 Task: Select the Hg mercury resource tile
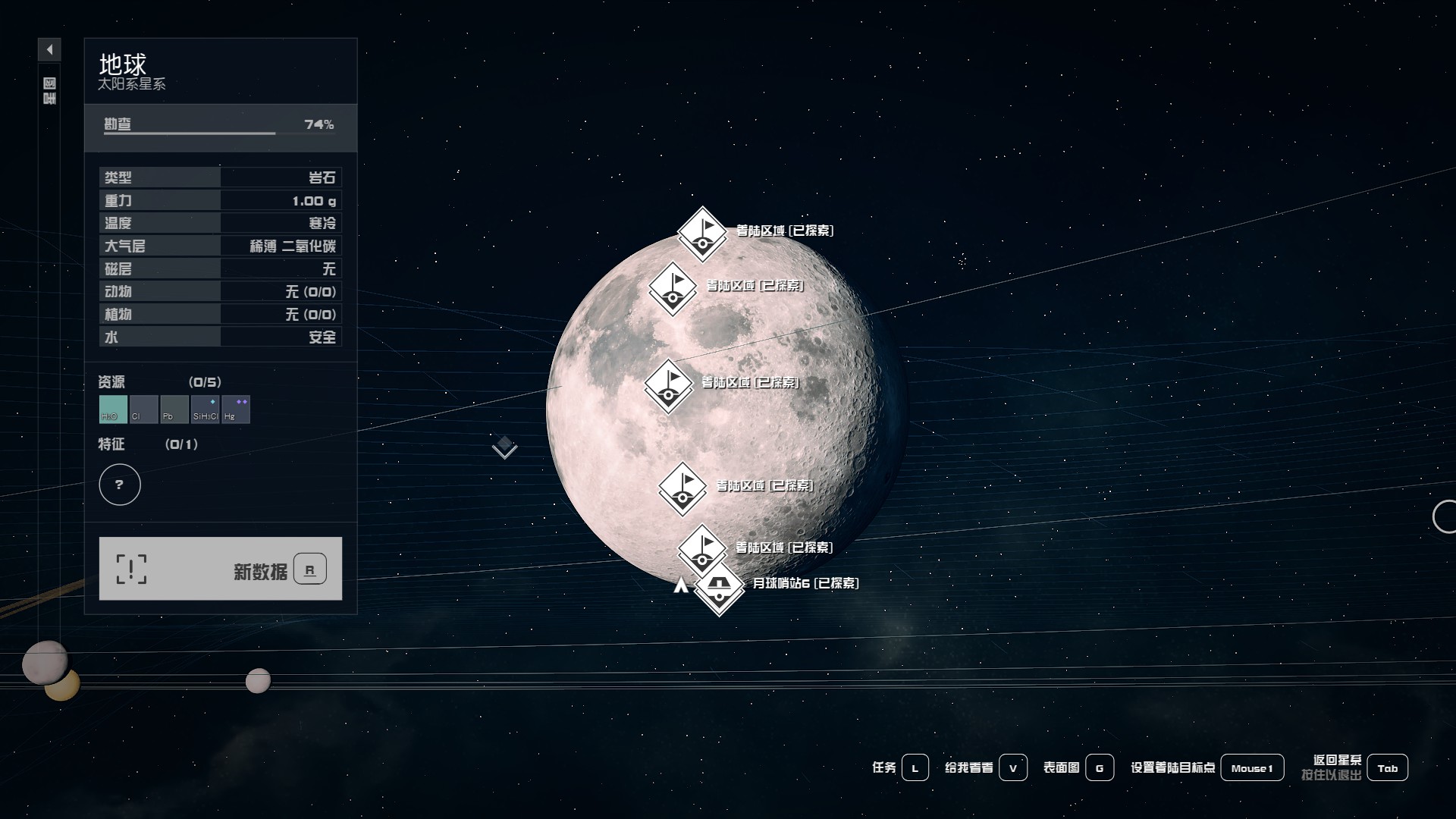[x=236, y=409]
